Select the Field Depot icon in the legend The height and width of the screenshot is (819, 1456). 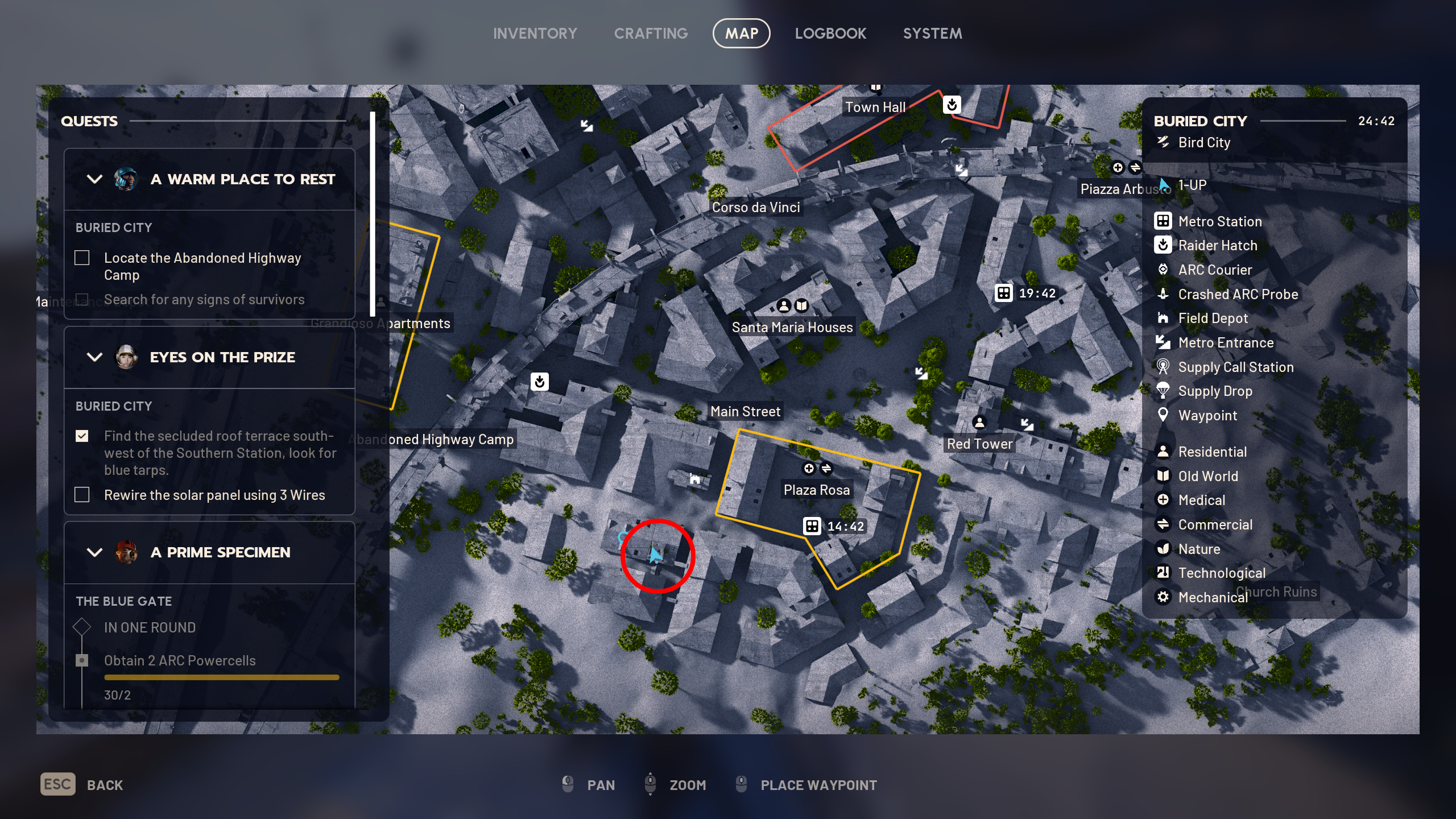pos(1163,318)
